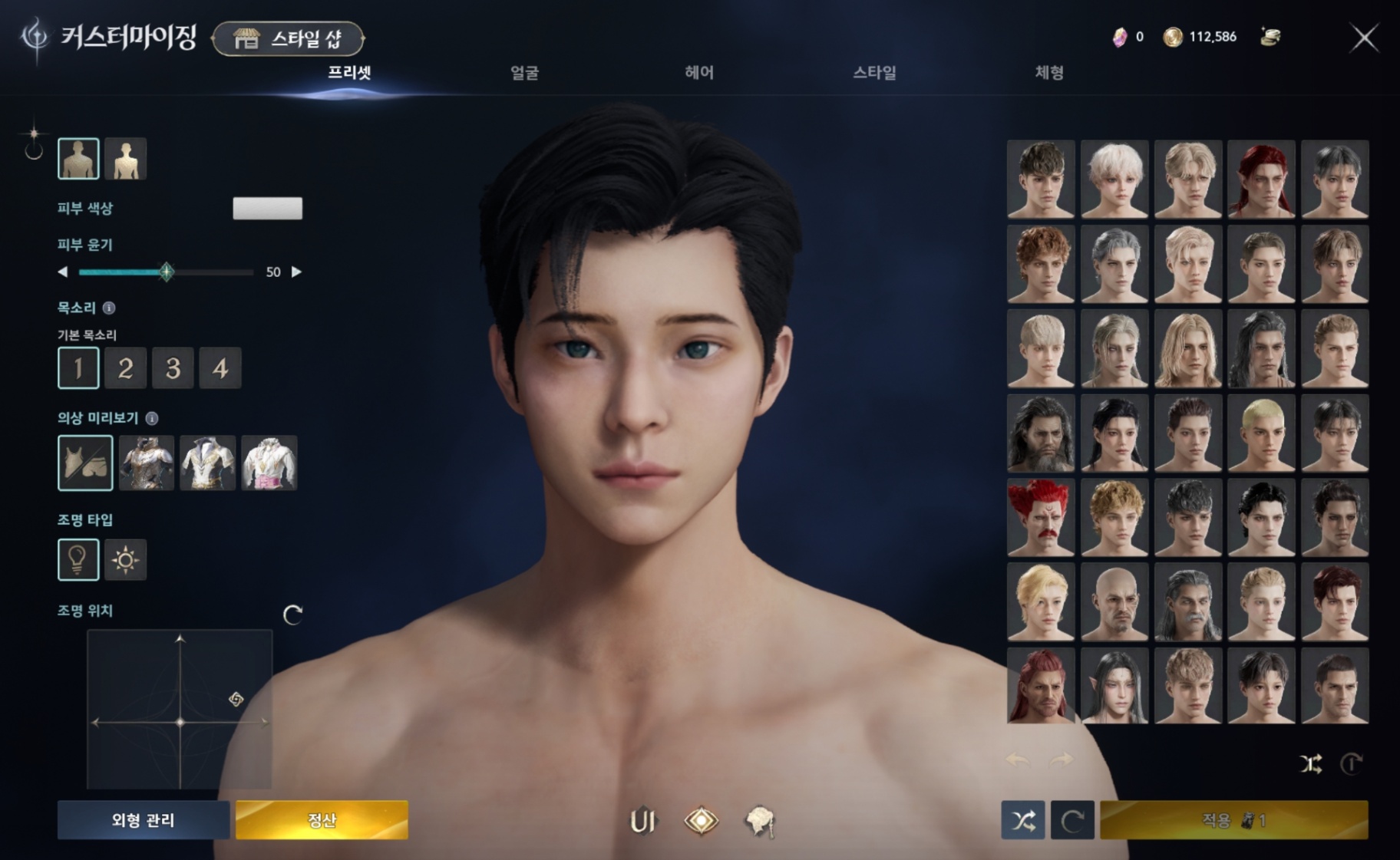This screenshot has height=860, width=1400.
Task: Switch to the 헤어 hair tab
Action: (x=699, y=73)
